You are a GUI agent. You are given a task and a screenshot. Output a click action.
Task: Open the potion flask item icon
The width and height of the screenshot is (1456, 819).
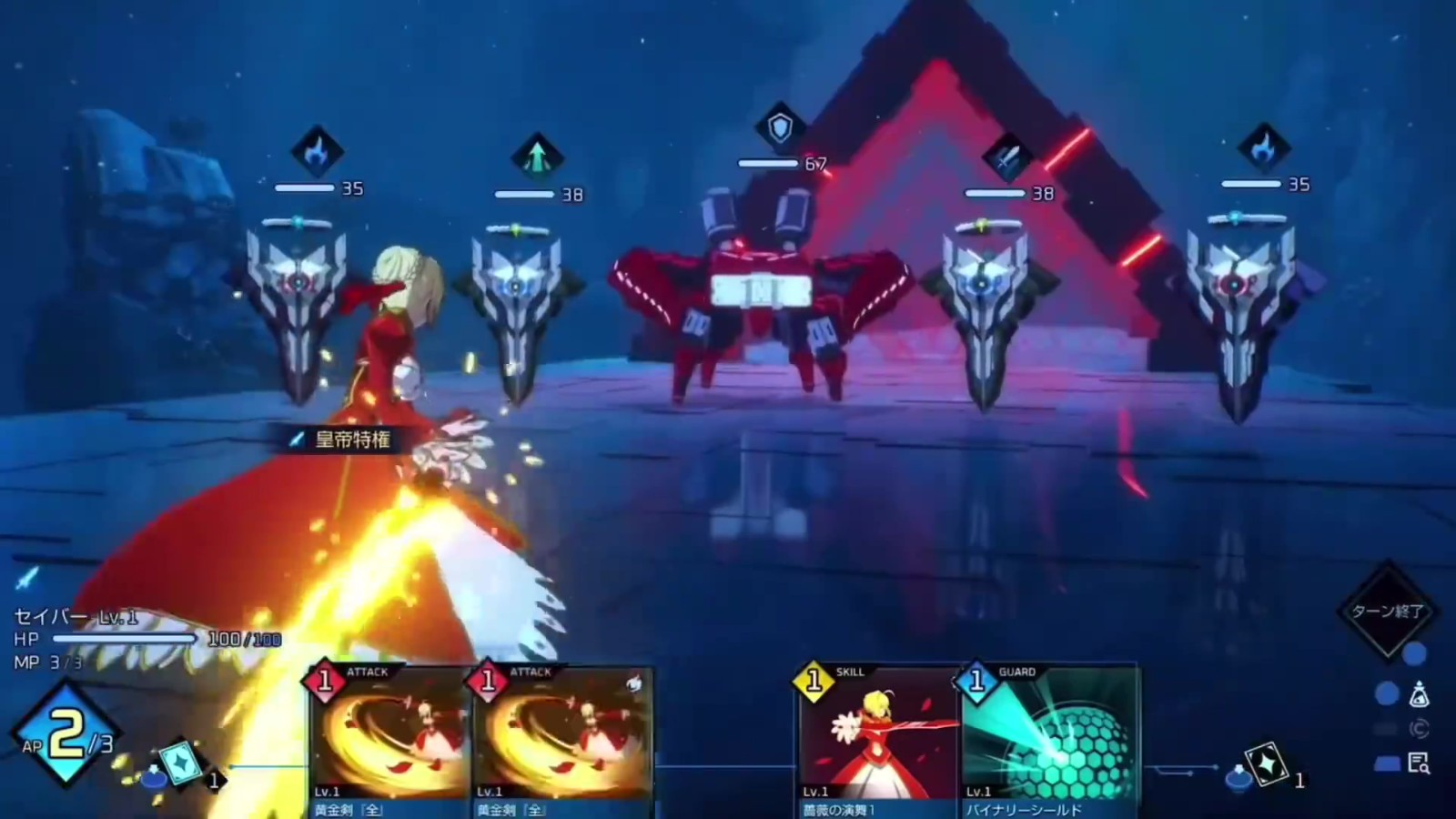1419,696
